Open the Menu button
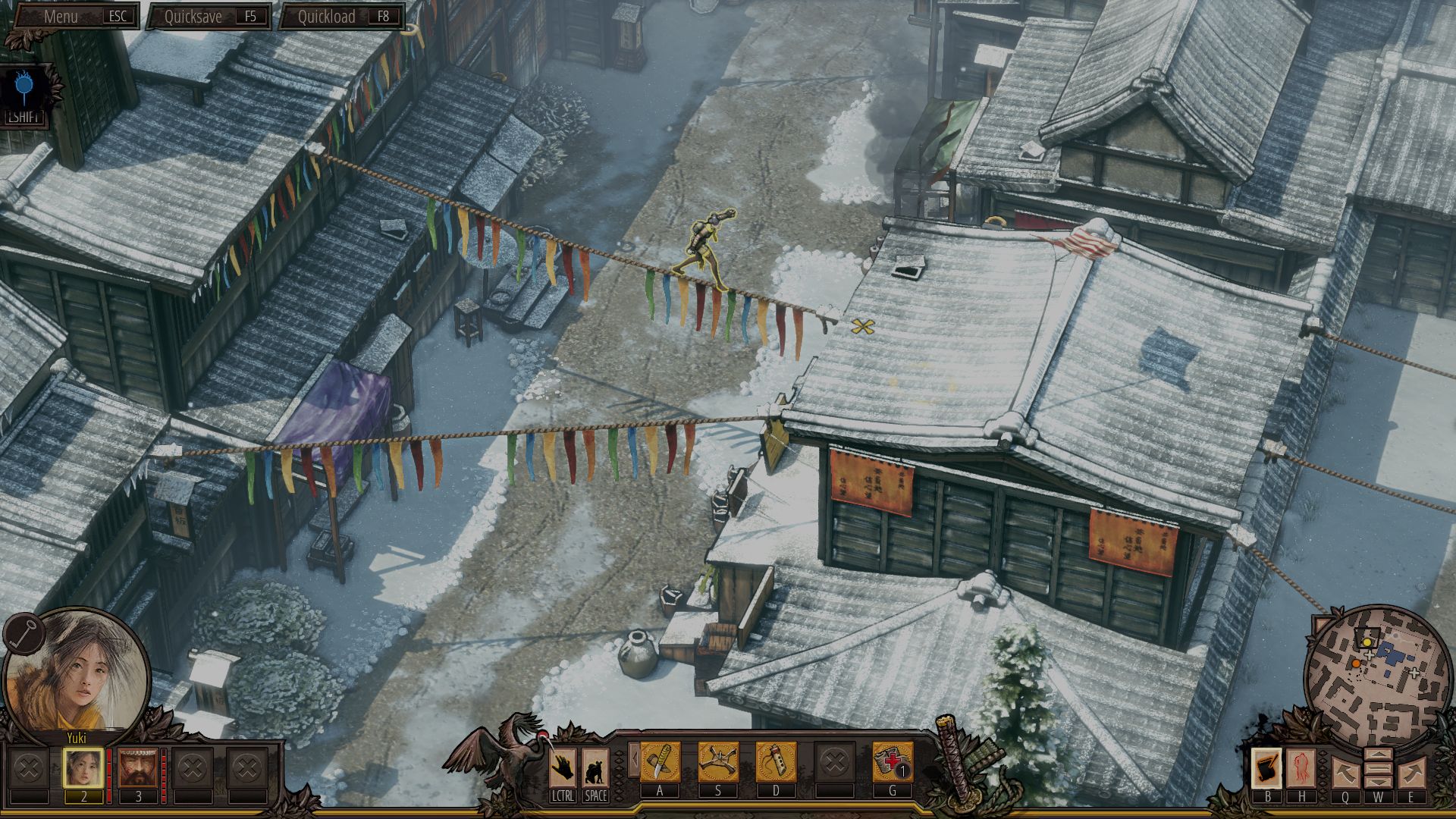The height and width of the screenshot is (819, 1456). pyautogui.click(x=74, y=16)
